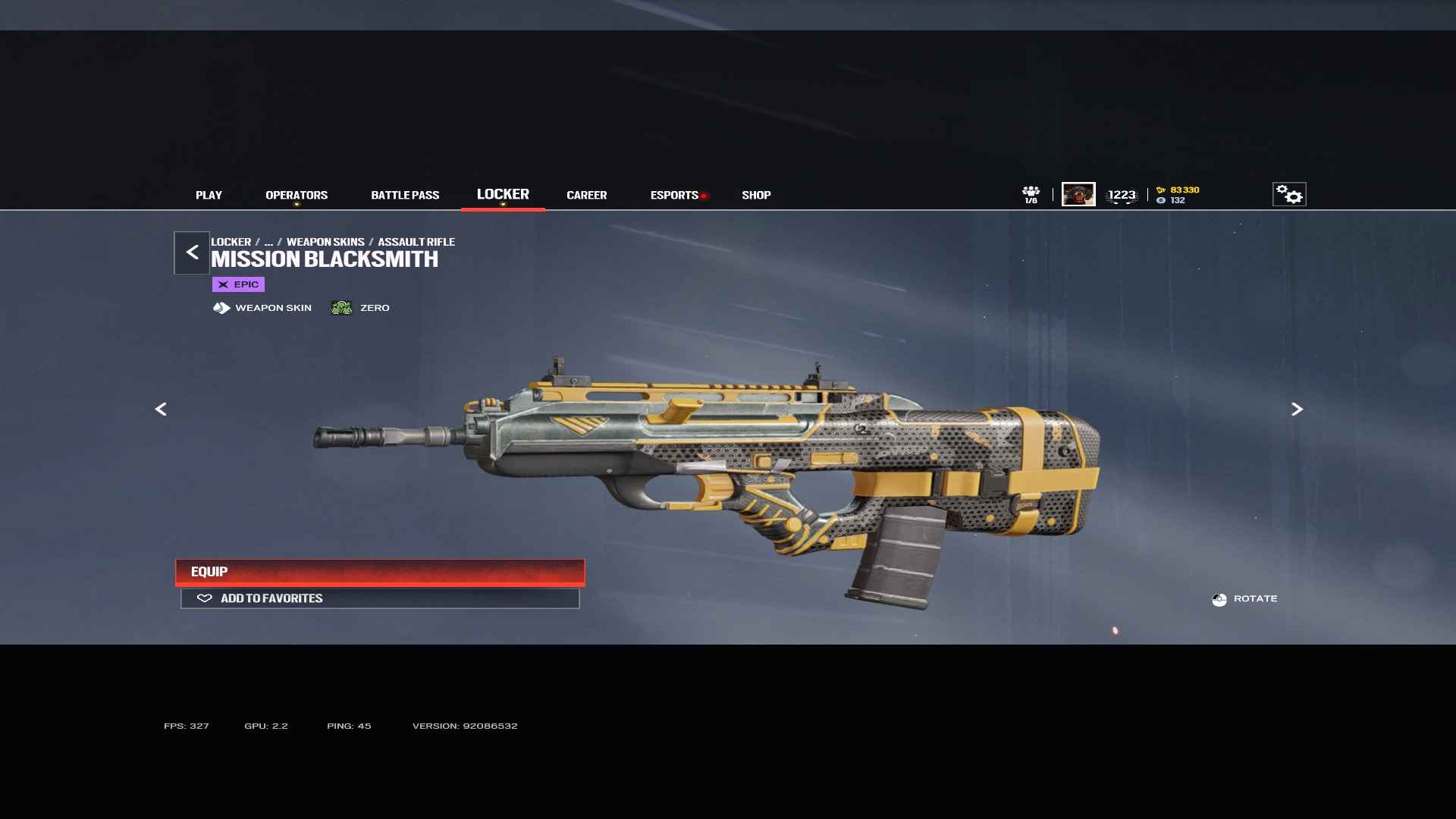Click the Renown currency counter
This screenshot has width=1456, height=819.
(x=1178, y=190)
